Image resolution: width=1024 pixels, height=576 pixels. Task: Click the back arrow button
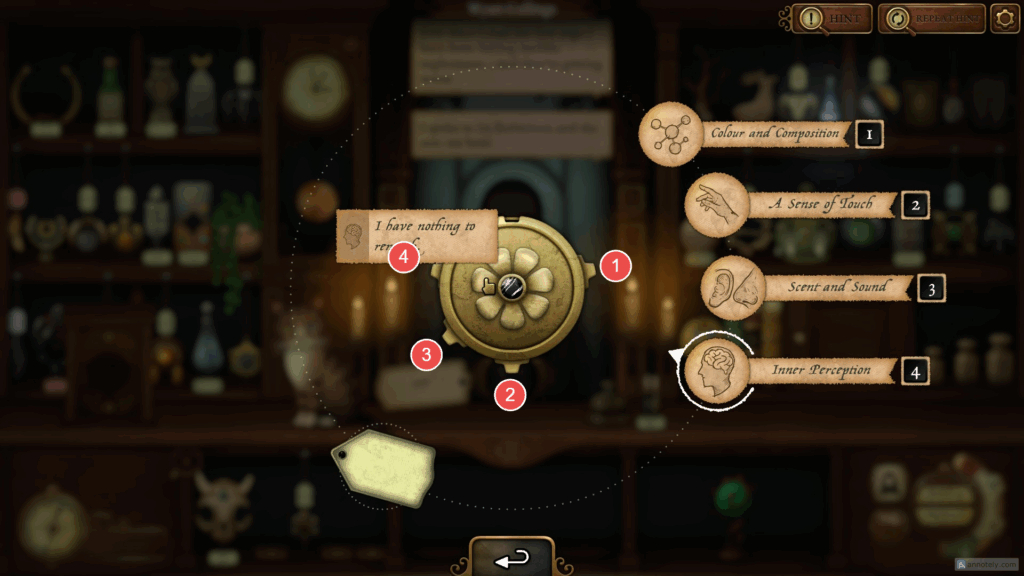point(512,558)
